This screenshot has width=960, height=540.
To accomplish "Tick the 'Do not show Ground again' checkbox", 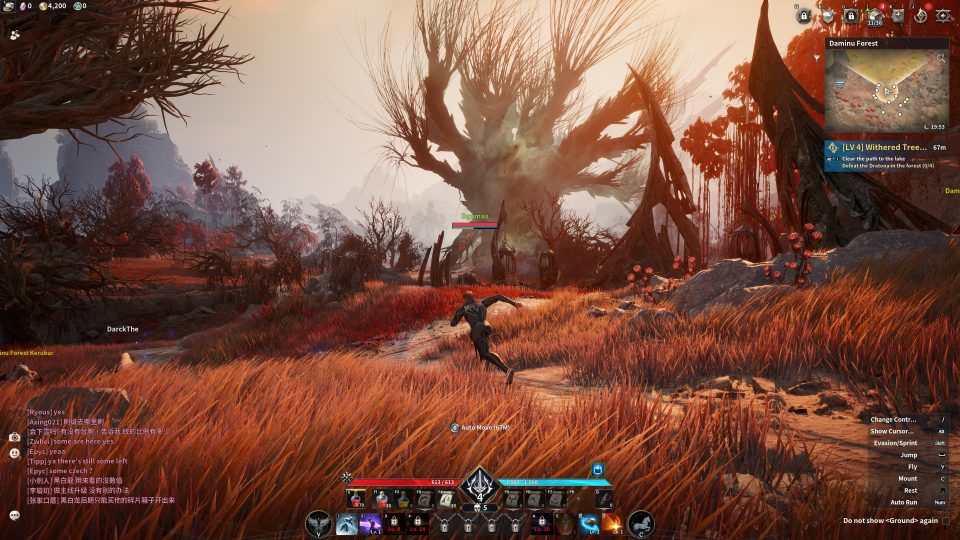I will [x=946, y=520].
